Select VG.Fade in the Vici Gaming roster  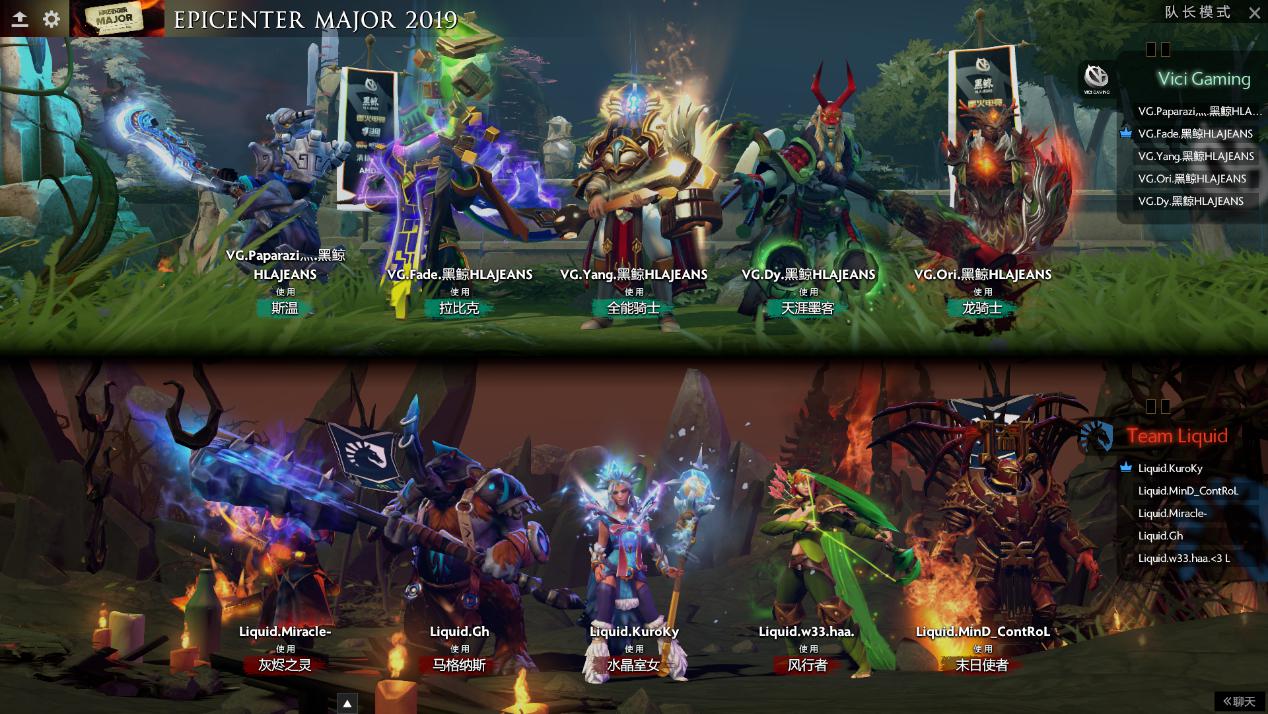(1194, 134)
